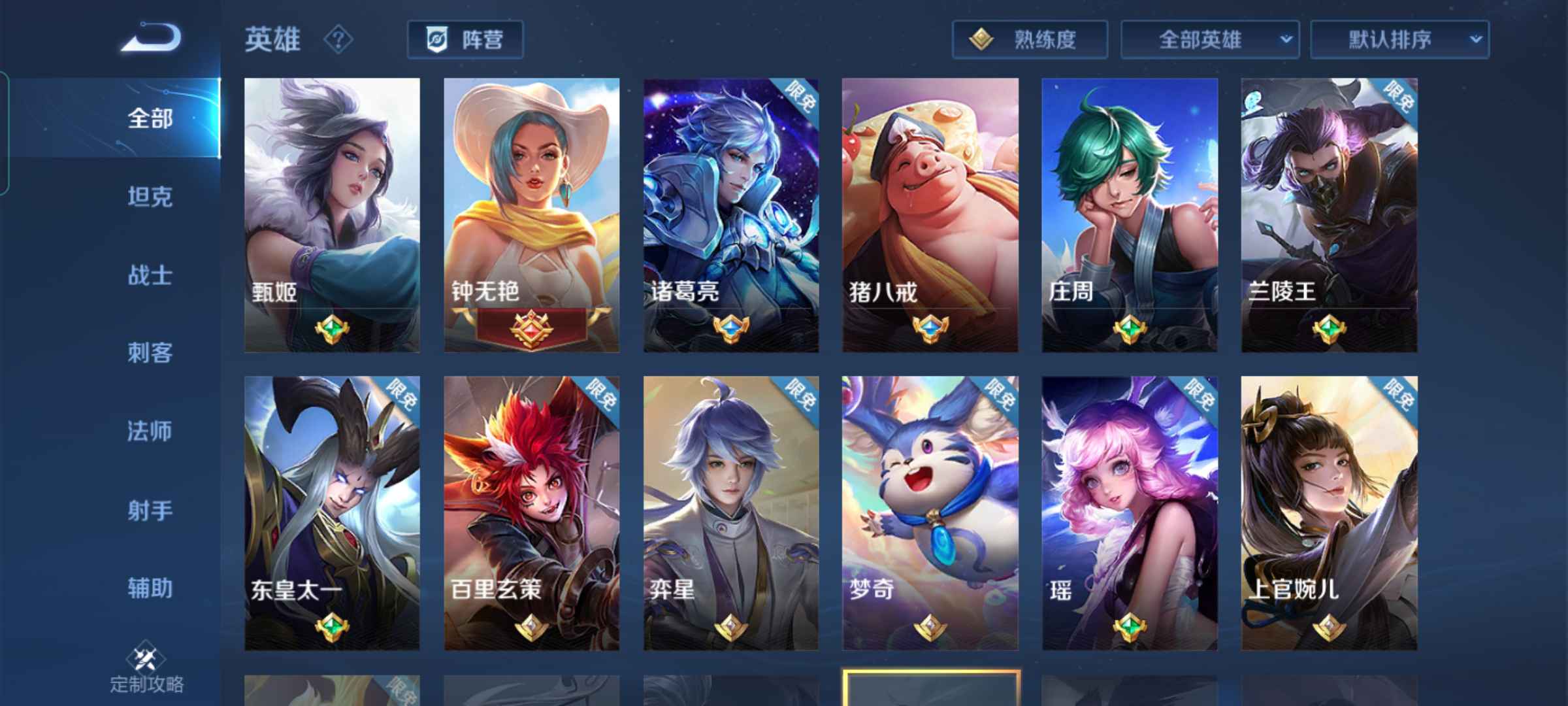Switch to the 坦克 category tab
This screenshot has width=1568, height=706.
[x=149, y=197]
